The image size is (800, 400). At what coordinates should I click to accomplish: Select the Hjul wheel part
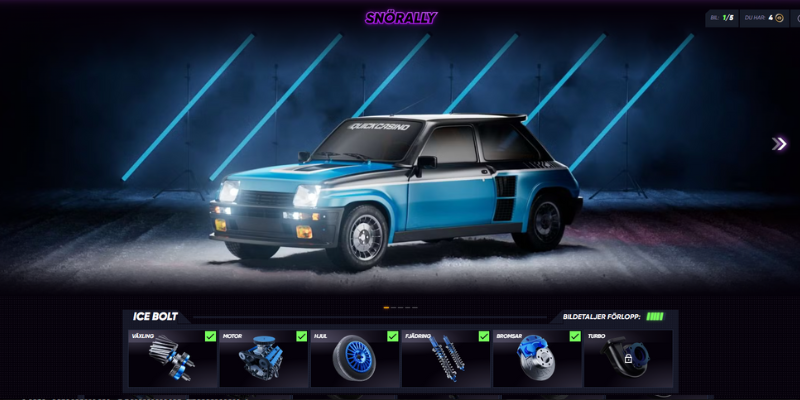pyautogui.click(x=355, y=359)
